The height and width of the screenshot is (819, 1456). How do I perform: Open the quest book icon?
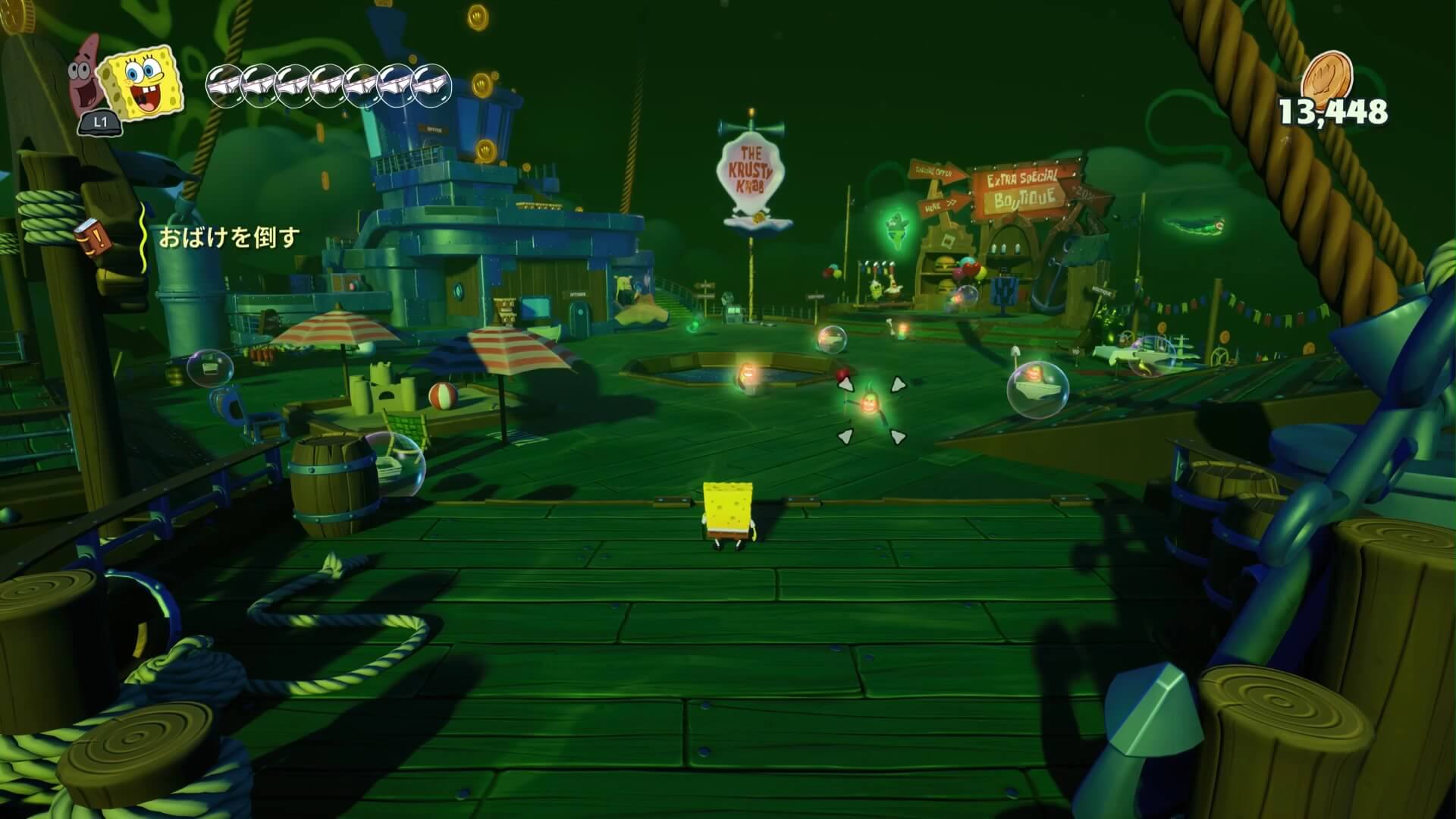93,236
